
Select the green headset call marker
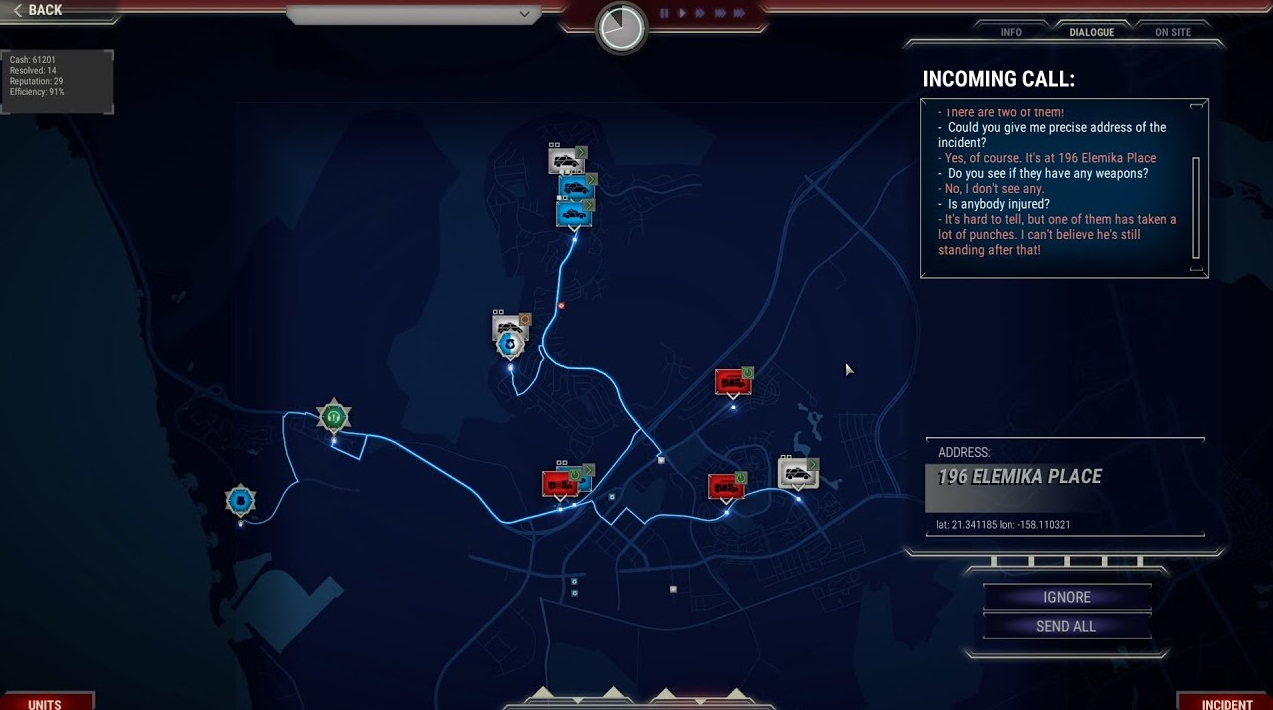[x=334, y=416]
